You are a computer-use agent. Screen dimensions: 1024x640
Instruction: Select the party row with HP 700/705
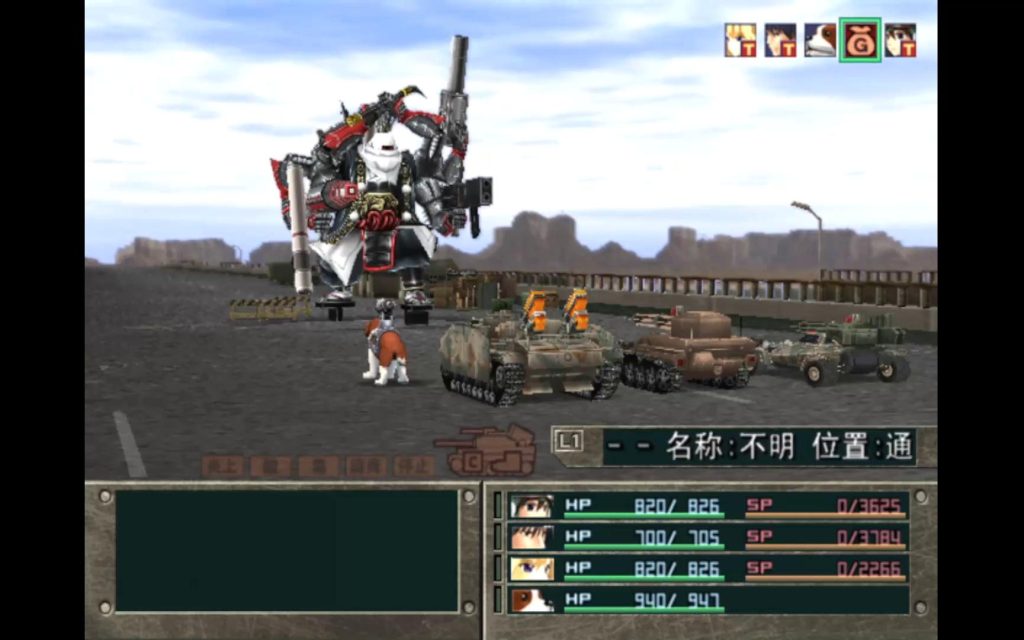point(708,538)
